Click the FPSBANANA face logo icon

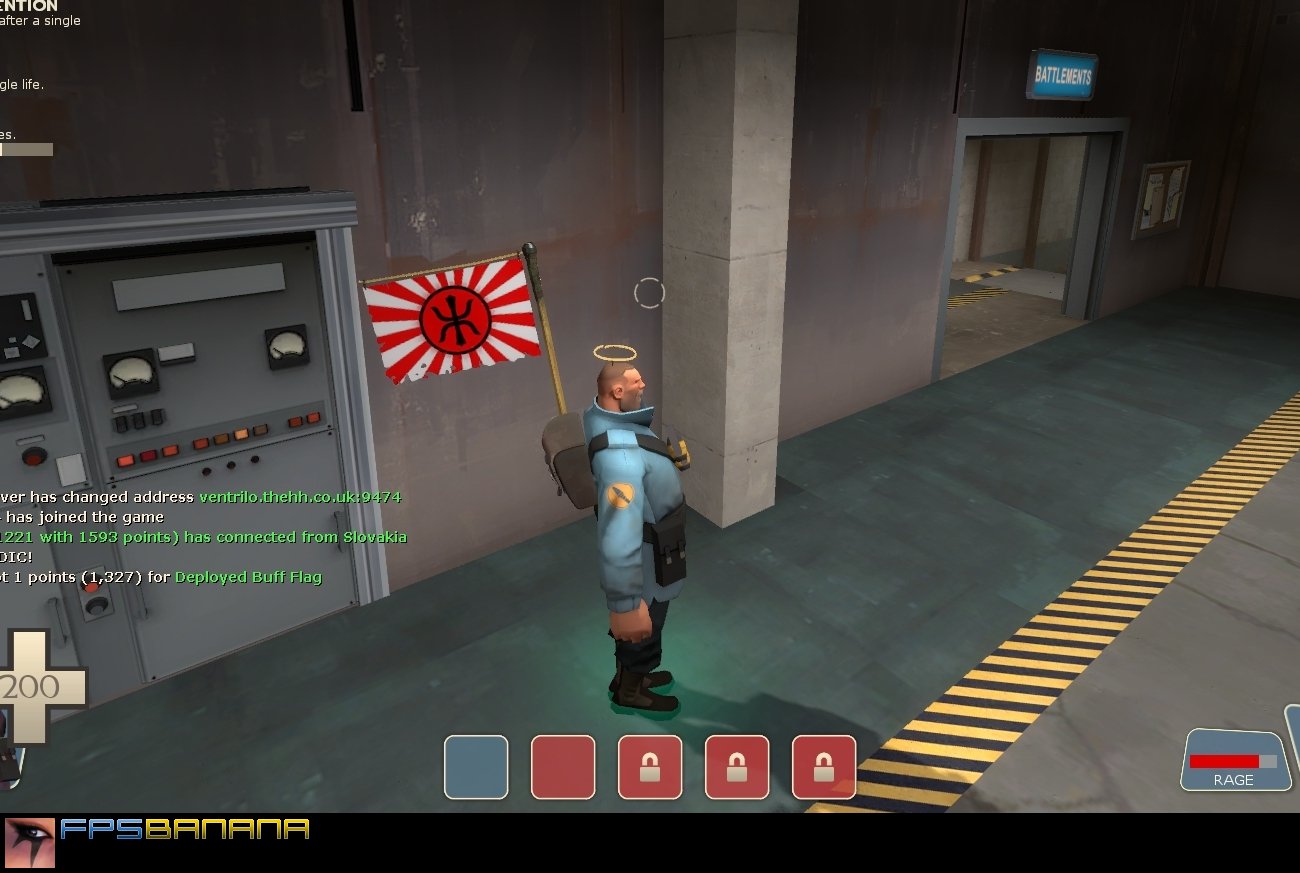coord(30,843)
